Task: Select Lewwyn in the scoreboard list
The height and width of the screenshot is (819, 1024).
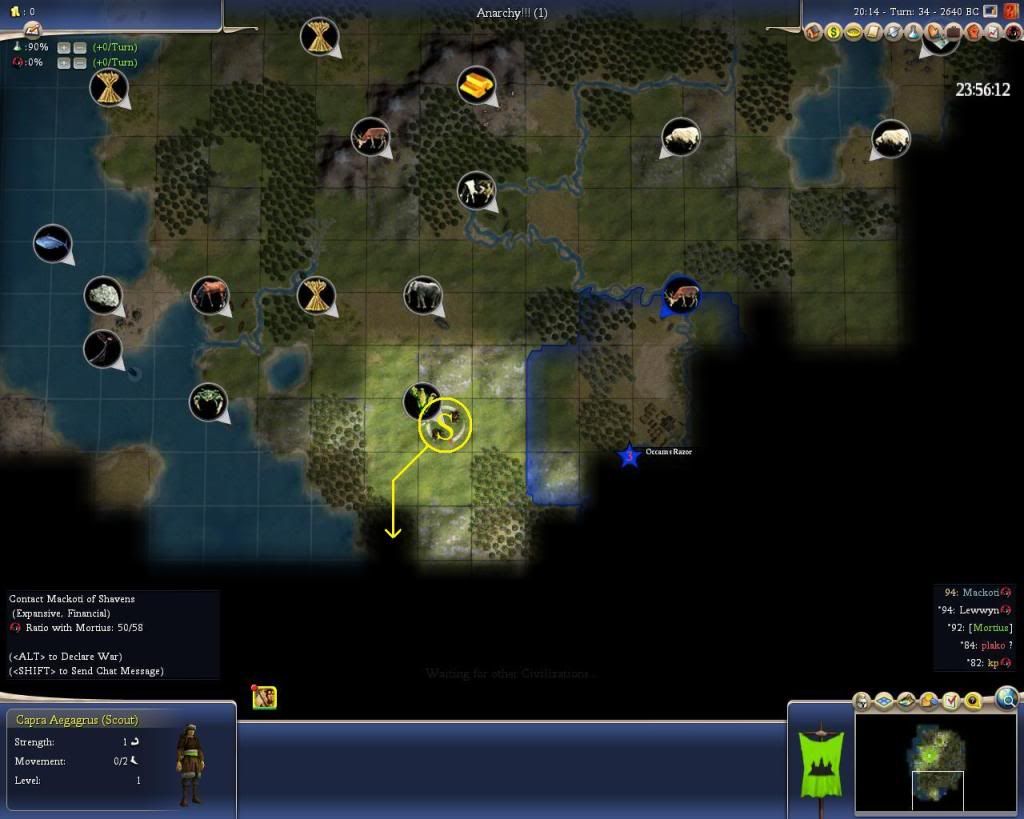Action: (x=980, y=610)
